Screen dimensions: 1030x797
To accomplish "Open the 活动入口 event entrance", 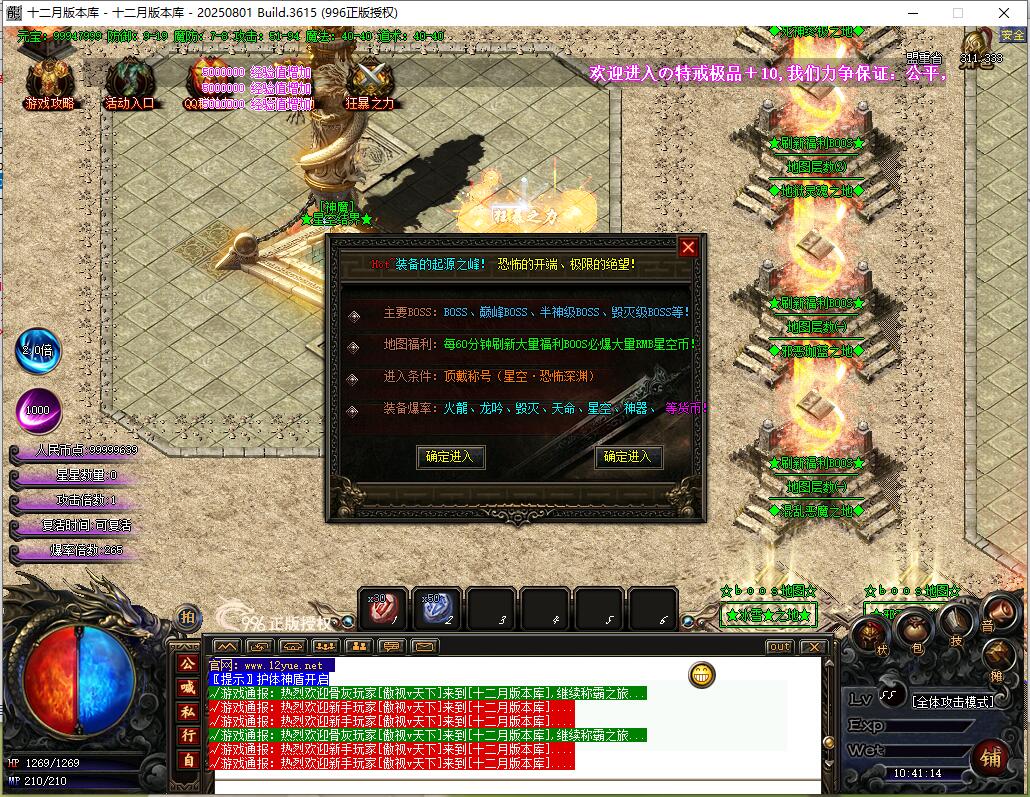I will pyautogui.click(x=130, y=82).
